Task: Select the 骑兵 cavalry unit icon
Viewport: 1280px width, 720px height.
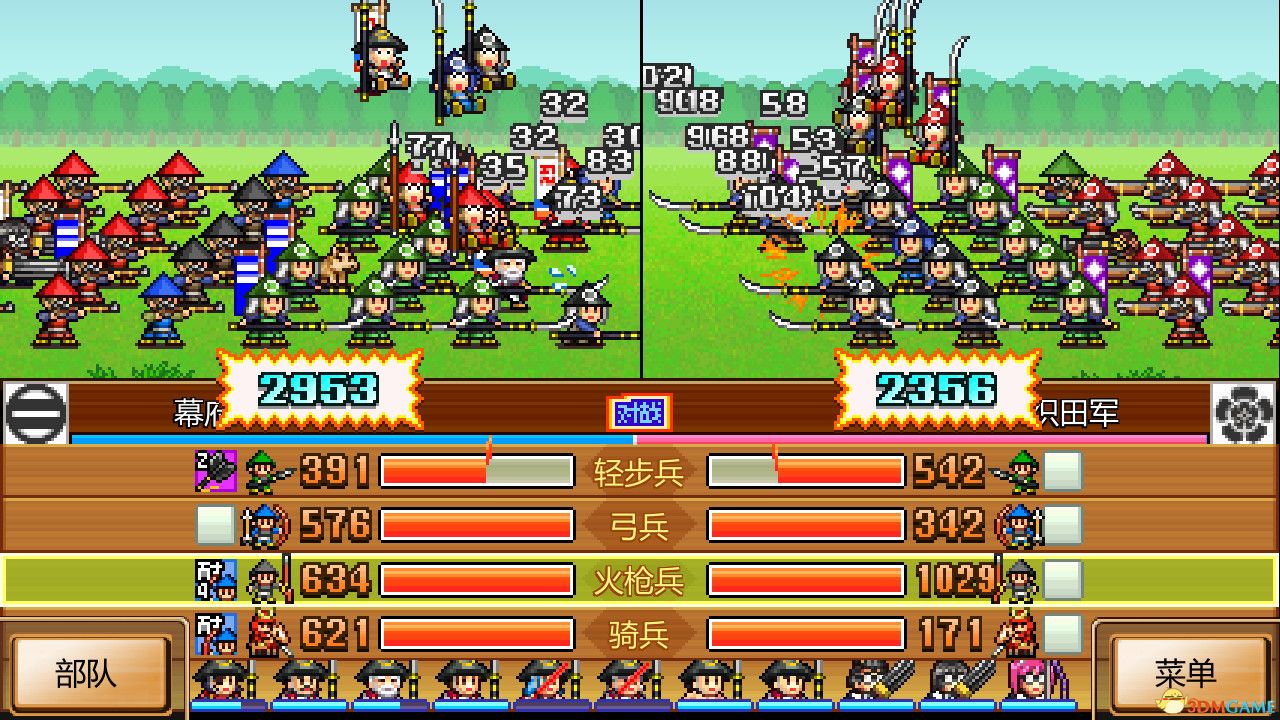Action: click(262, 632)
